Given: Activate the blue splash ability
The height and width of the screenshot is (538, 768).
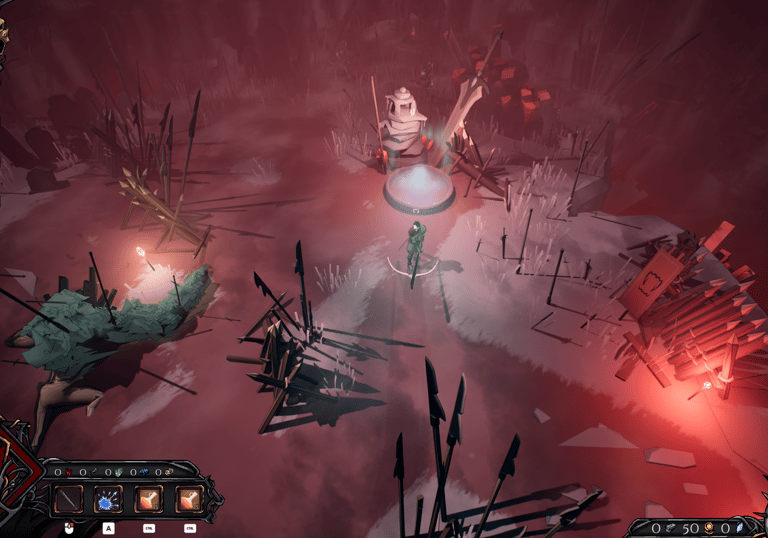Looking at the screenshot, I should [108, 499].
